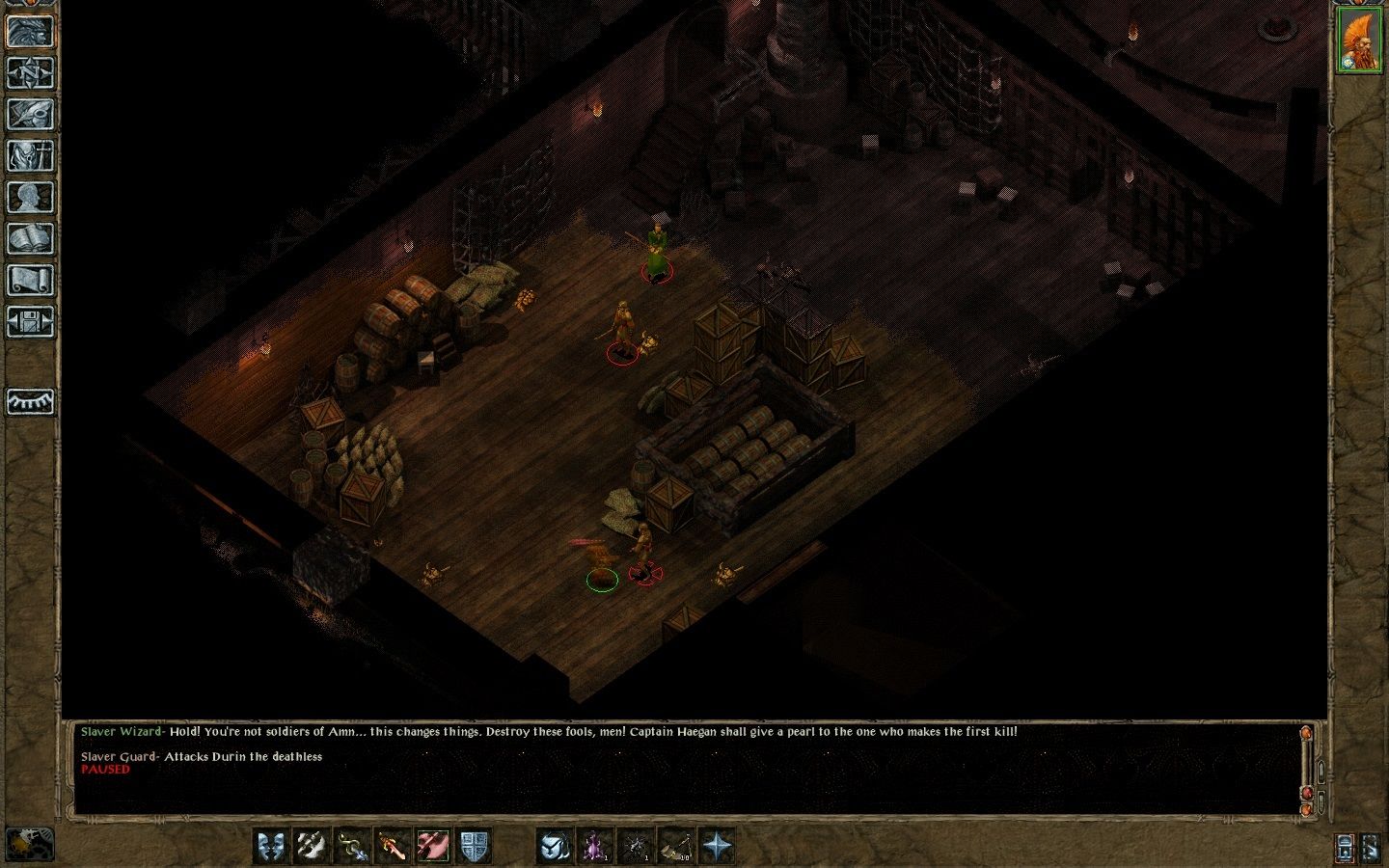Image resolution: width=1389 pixels, height=868 pixels.
Task: Open the mage spellbook button
Action: coord(30,238)
